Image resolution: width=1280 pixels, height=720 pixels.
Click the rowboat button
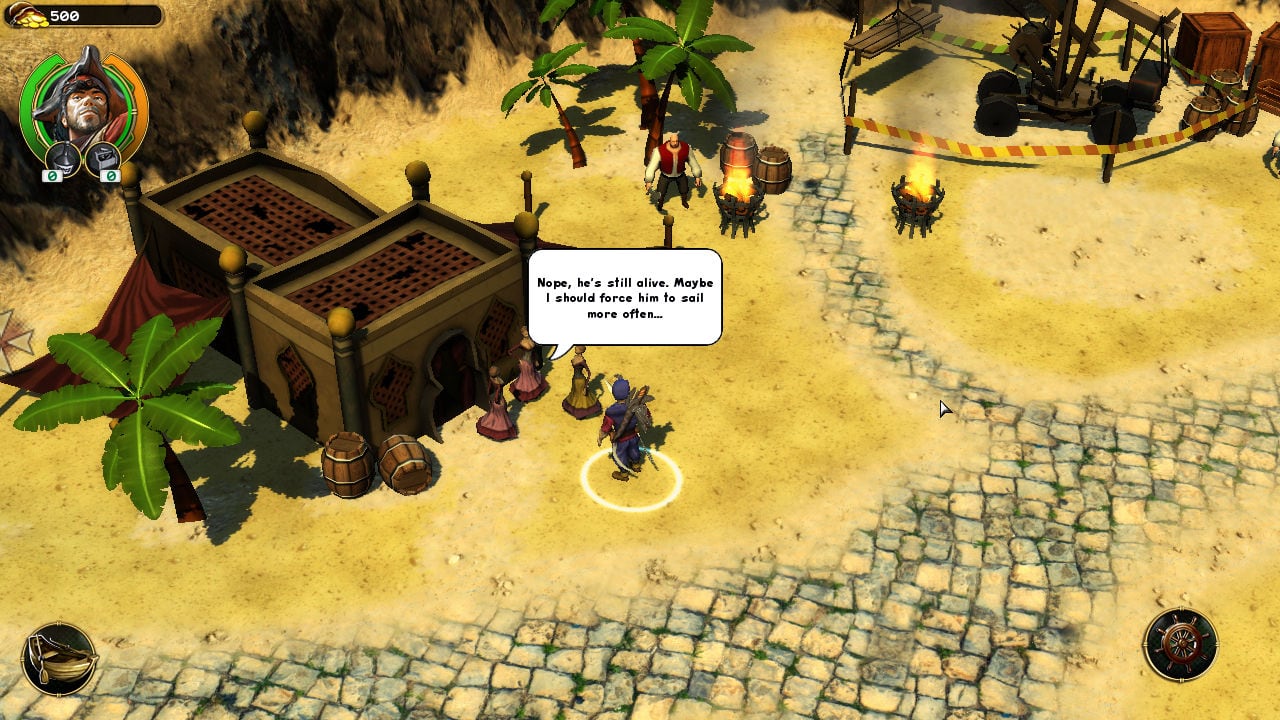[x=59, y=659]
